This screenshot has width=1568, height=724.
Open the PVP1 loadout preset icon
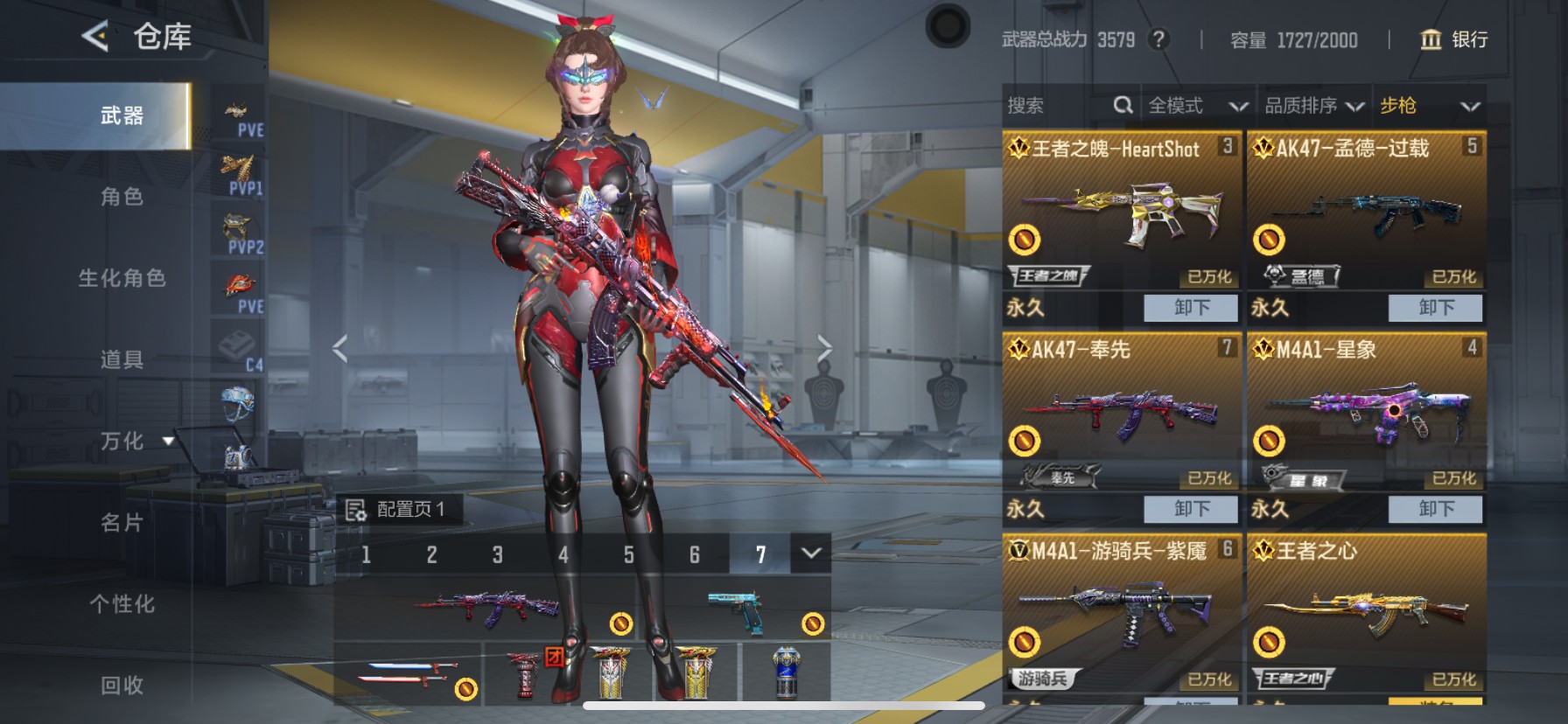(x=237, y=169)
